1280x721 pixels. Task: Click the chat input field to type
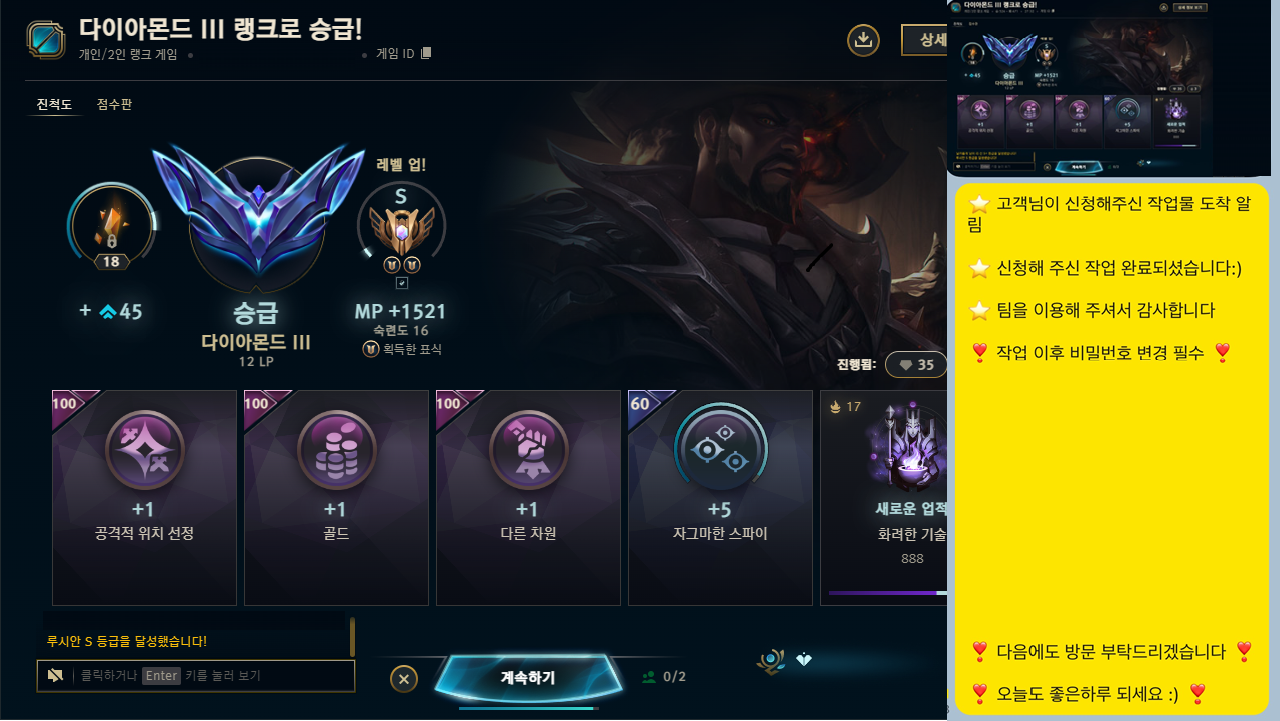click(x=195, y=676)
